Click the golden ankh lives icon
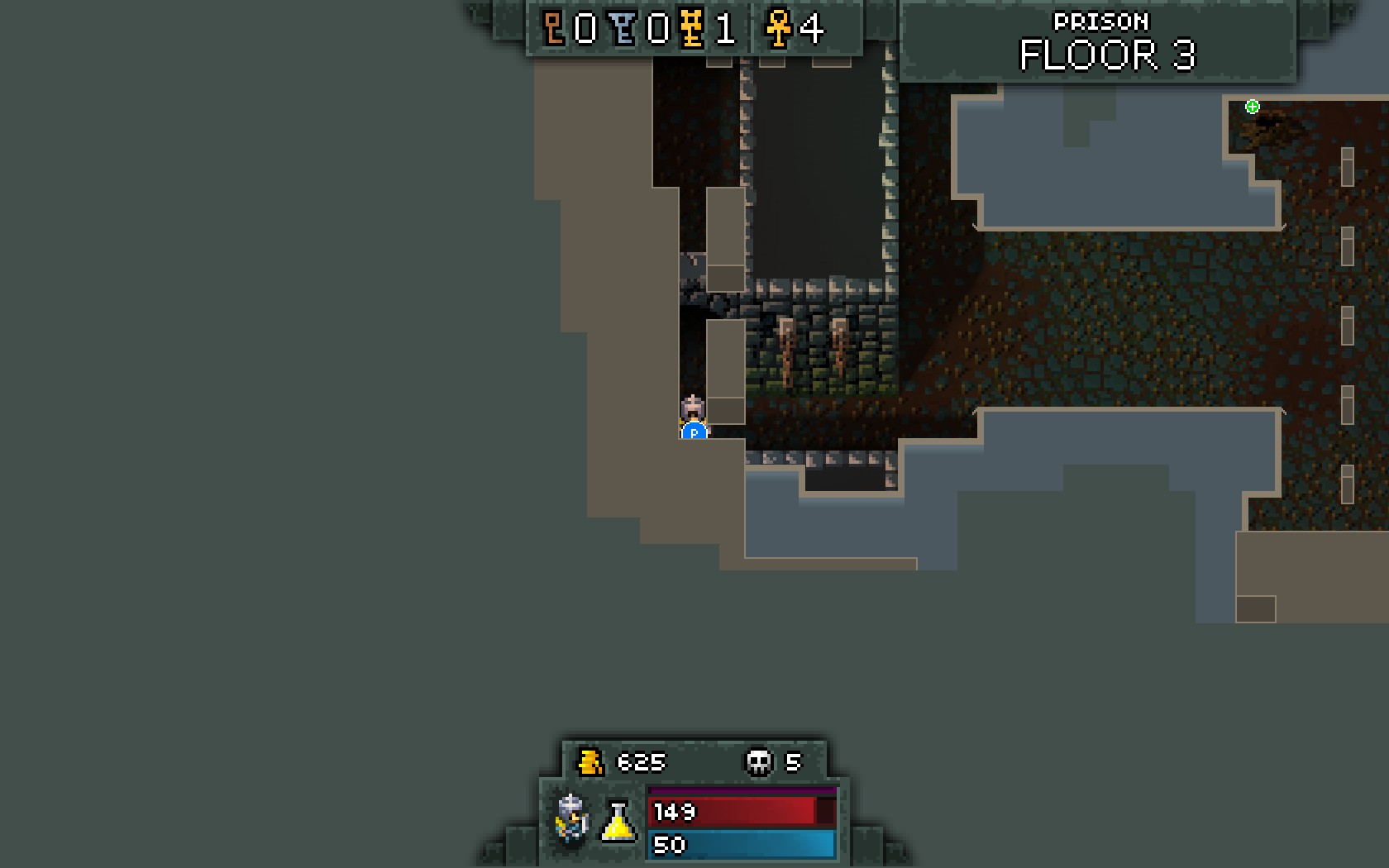 pyautogui.click(x=777, y=29)
